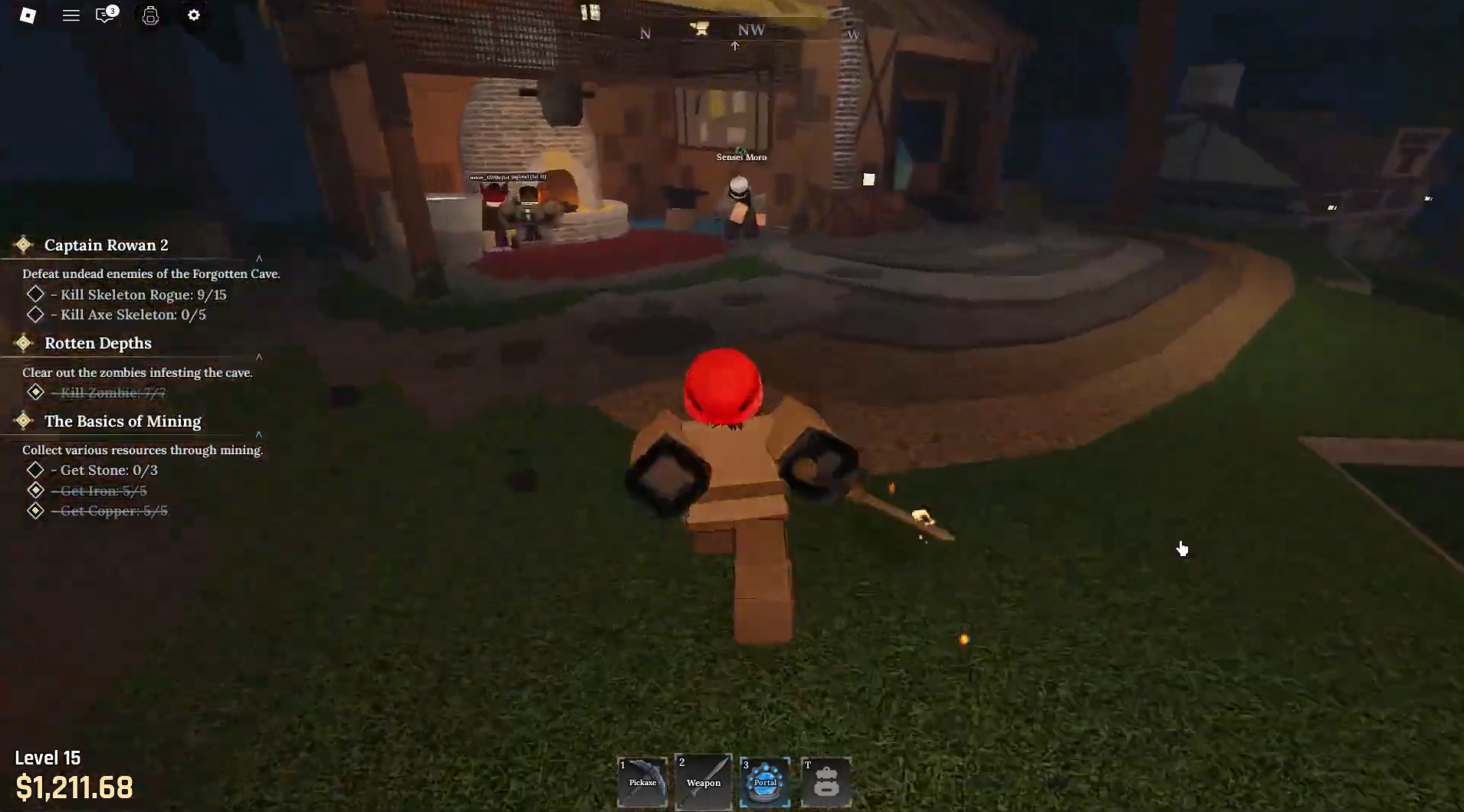This screenshot has width=1464, height=812.
Task: Open the Roblox inventory backpack icon
Action: pyautogui.click(x=150, y=15)
